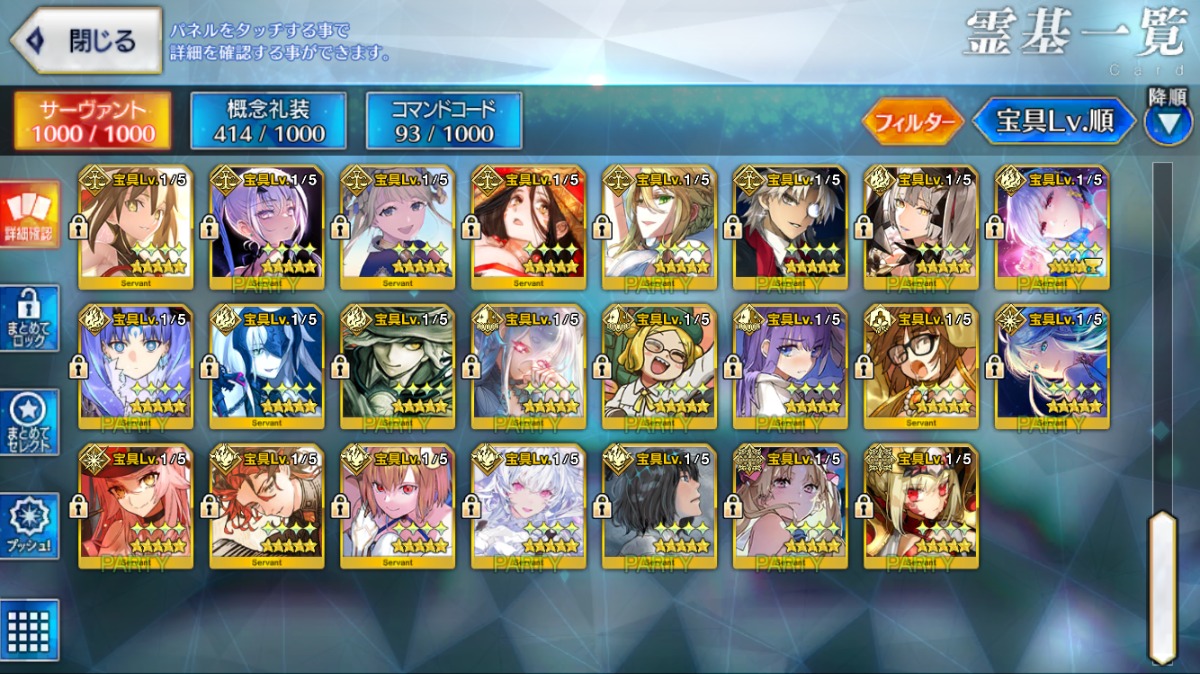Select the blonde laughing servant with glasses

pyautogui.click(x=659, y=366)
